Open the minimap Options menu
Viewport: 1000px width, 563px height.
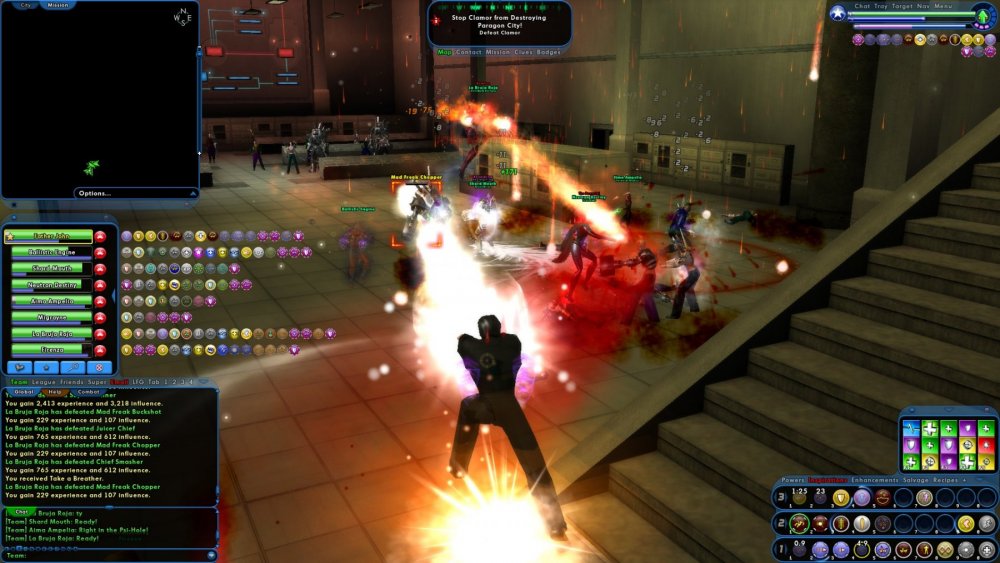(95, 193)
